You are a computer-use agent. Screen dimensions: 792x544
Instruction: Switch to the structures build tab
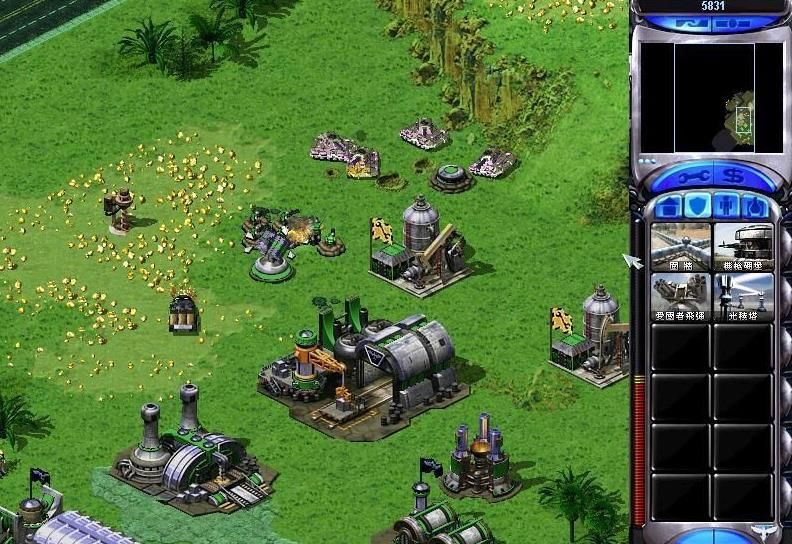669,207
